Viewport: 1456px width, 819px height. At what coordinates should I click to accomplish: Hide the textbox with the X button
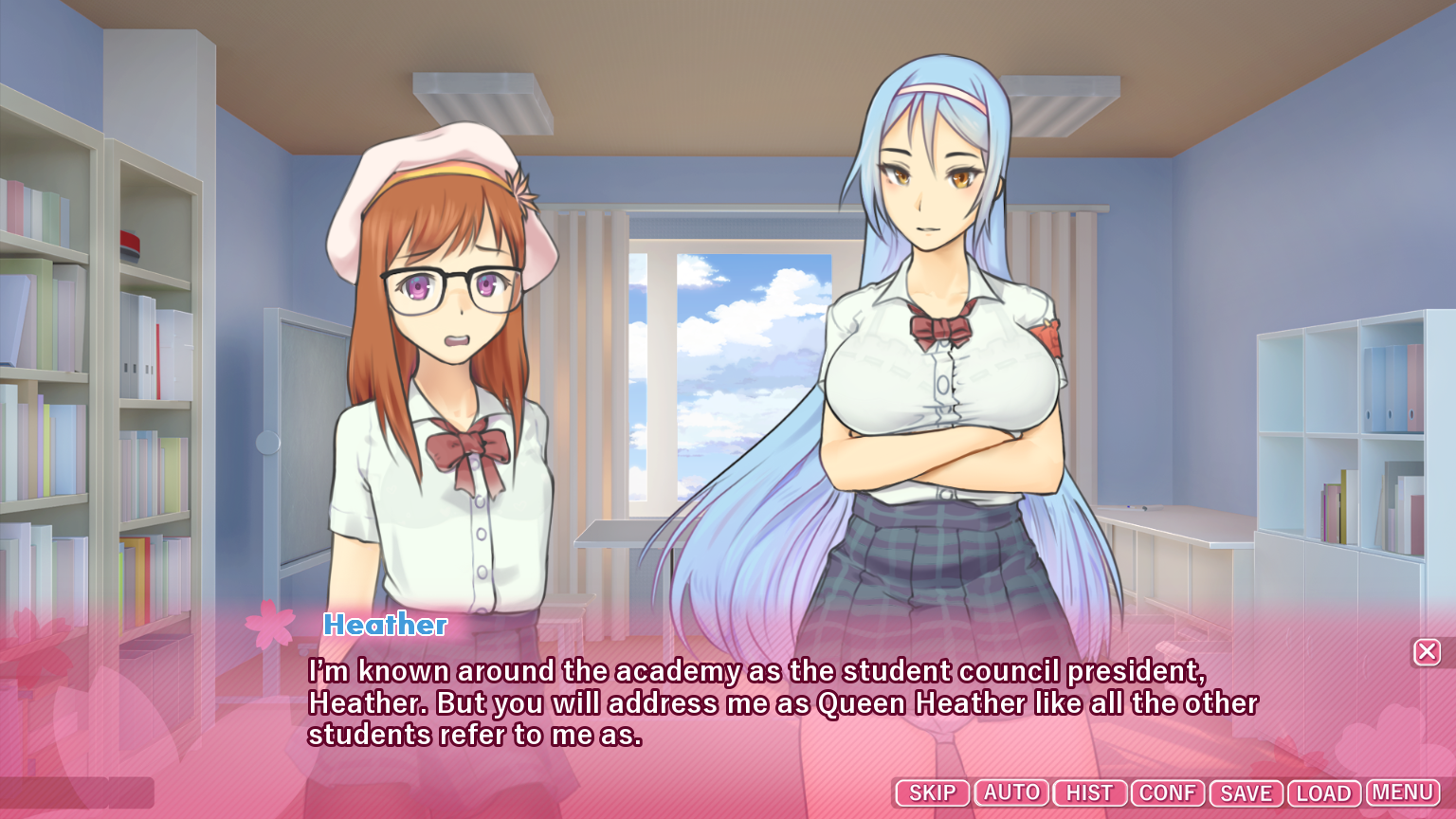[x=1428, y=651]
